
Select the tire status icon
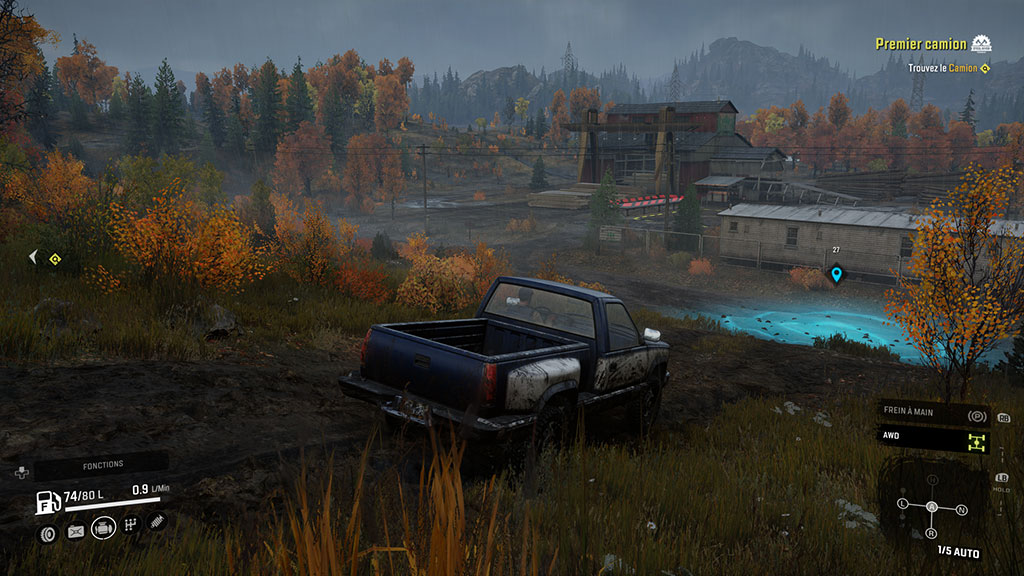point(47,533)
